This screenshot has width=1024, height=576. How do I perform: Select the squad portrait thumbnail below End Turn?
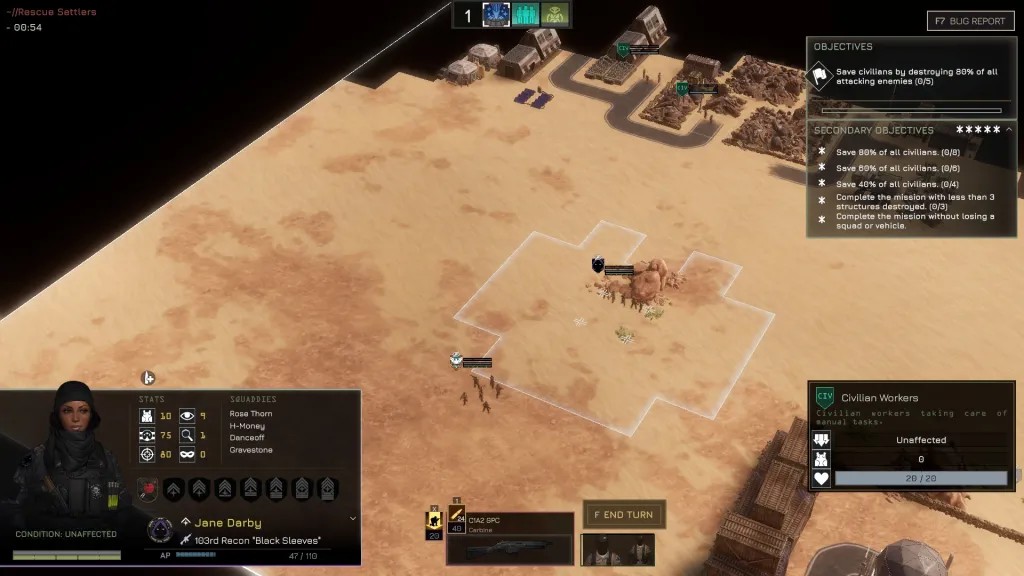point(617,549)
